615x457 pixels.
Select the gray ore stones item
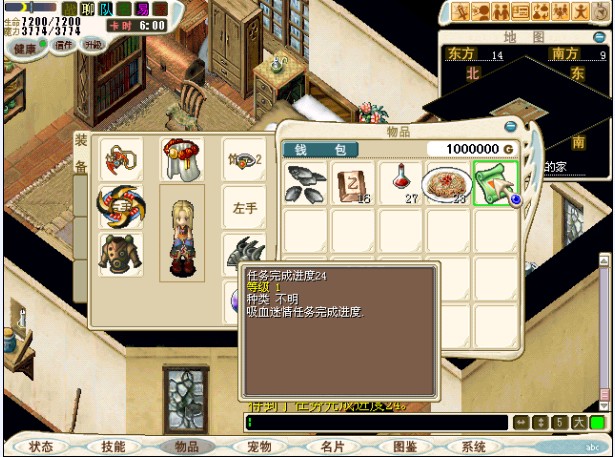tap(305, 183)
